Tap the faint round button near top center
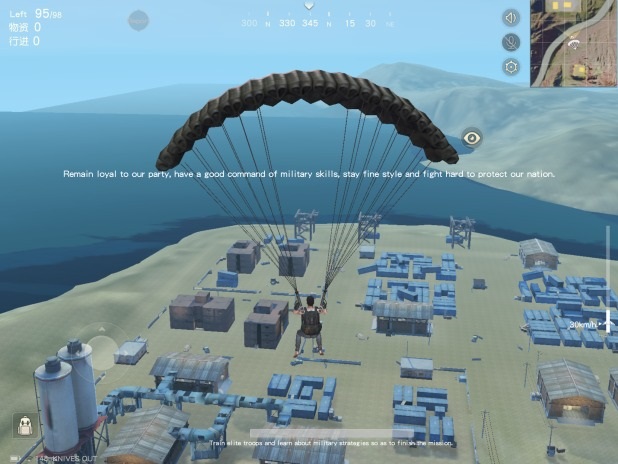618x464 pixels. [x=139, y=18]
